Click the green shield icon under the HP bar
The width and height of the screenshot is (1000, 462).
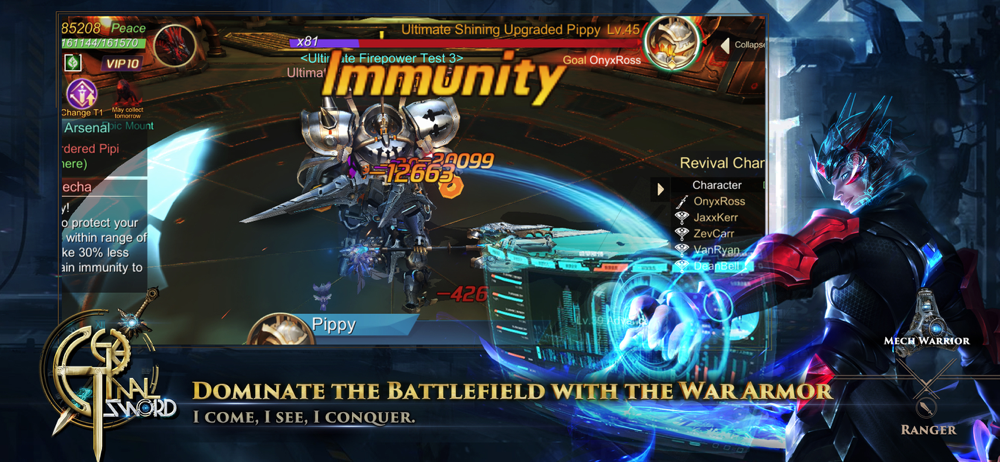click(73, 63)
